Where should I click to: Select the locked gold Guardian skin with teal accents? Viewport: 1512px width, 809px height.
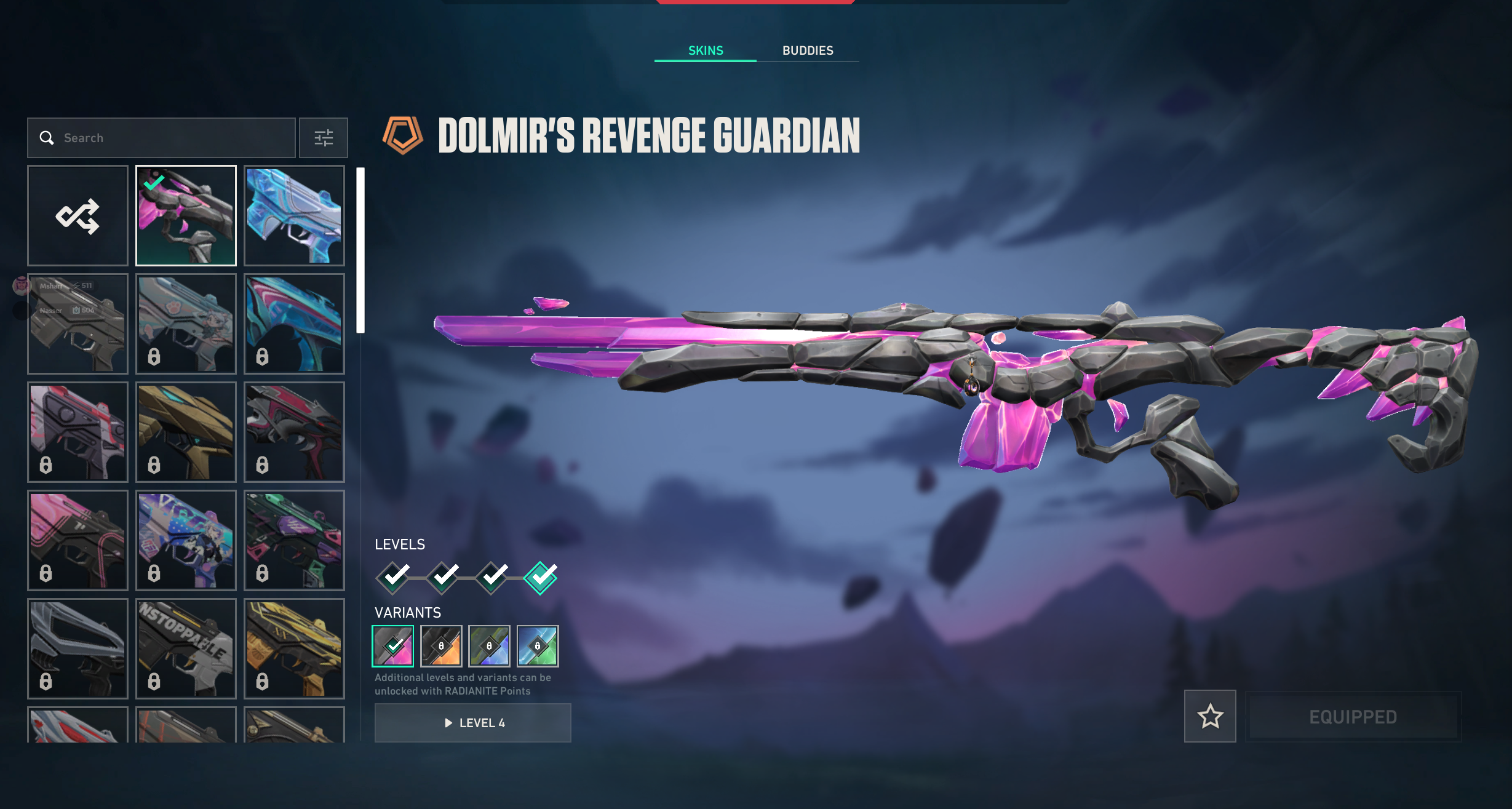coord(186,432)
